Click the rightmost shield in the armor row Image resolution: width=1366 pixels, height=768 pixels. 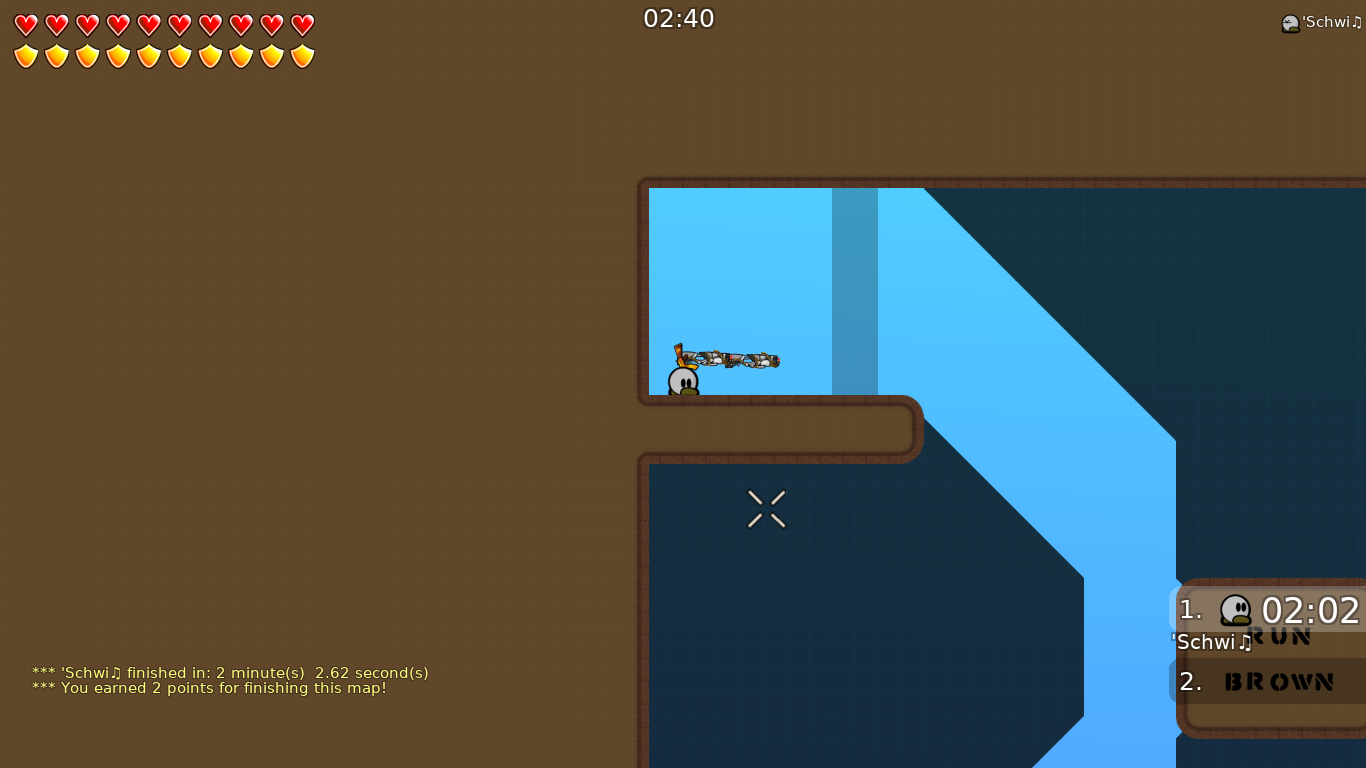pyautogui.click(x=301, y=55)
